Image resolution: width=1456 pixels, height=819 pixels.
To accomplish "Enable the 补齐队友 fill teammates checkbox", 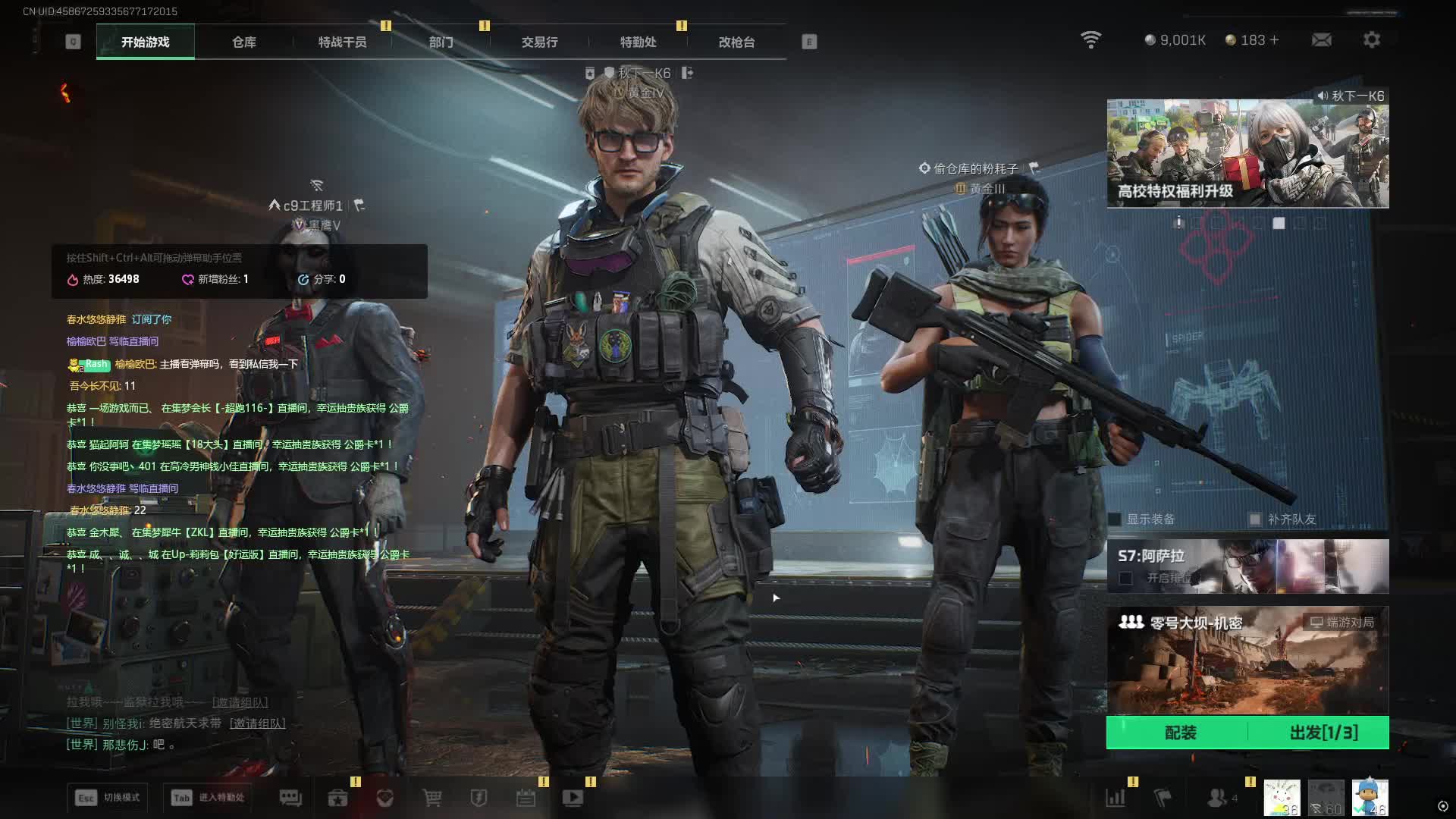I will coord(1255,519).
